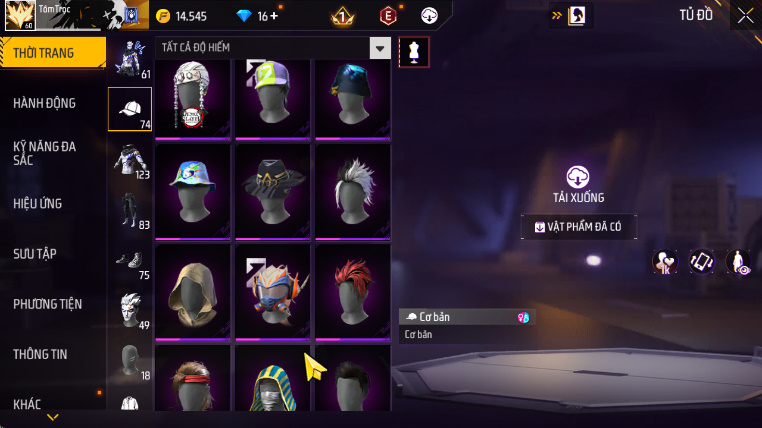Go to the Sưu Tập tab
The width and height of the screenshot is (762, 428).
(x=35, y=253)
